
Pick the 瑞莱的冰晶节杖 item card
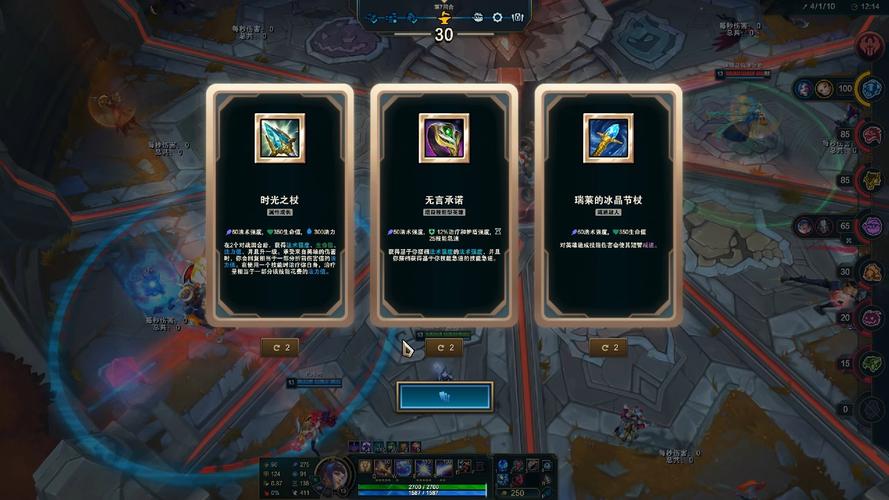[608, 204]
